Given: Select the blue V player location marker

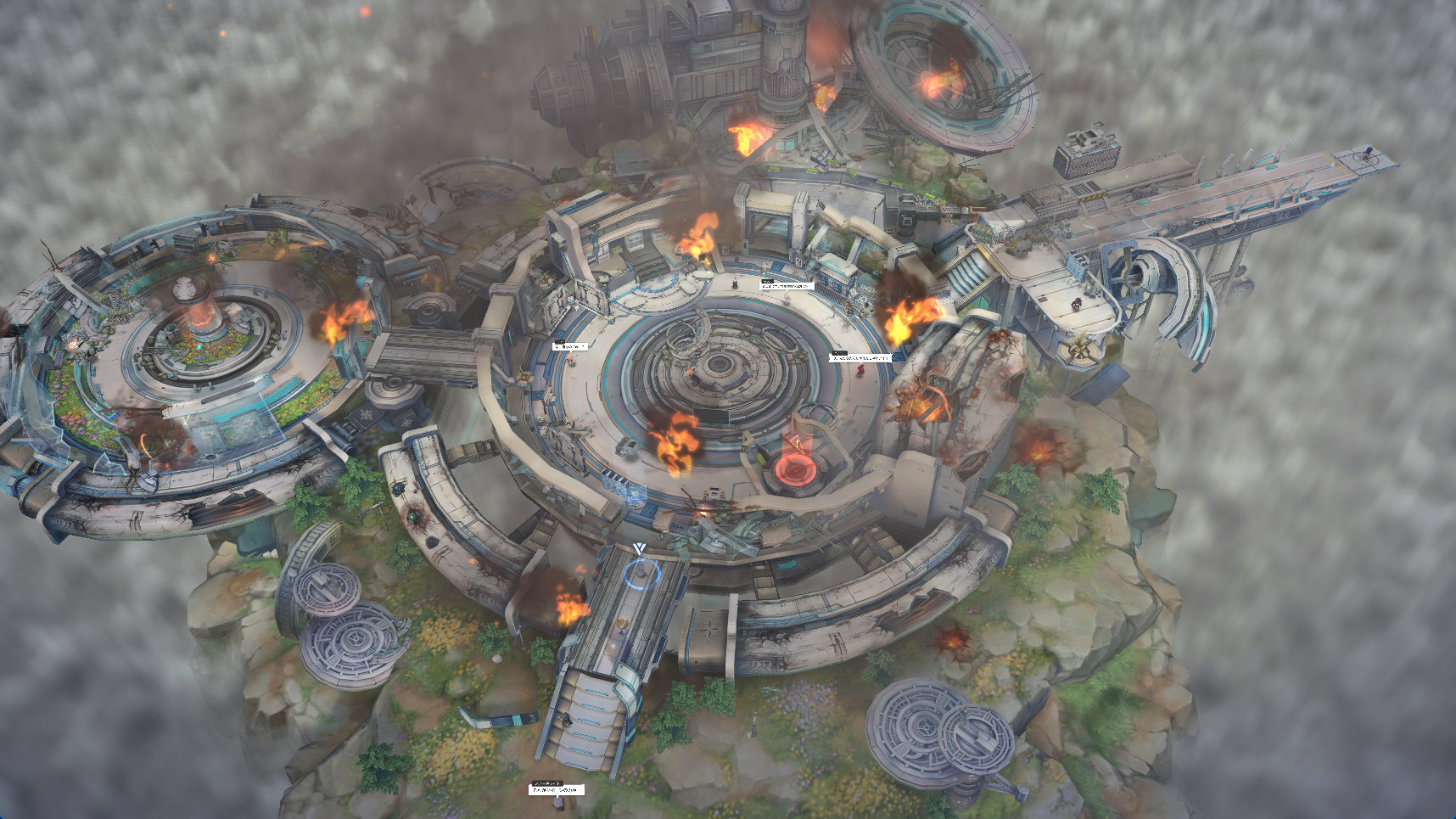Looking at the screenshot, I should point(639,550).
